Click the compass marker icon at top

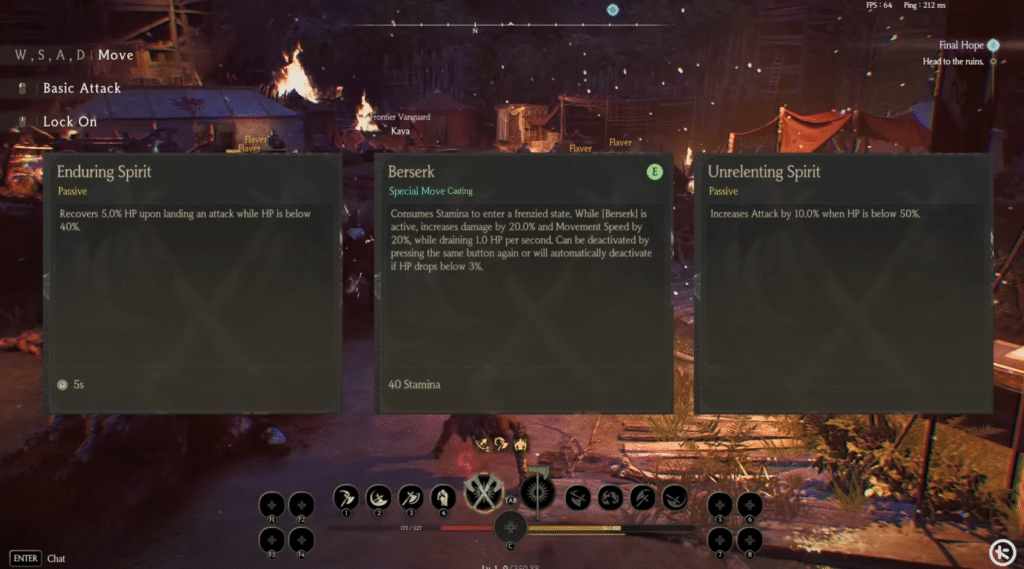pyautogui.click(x=612, y=10)
